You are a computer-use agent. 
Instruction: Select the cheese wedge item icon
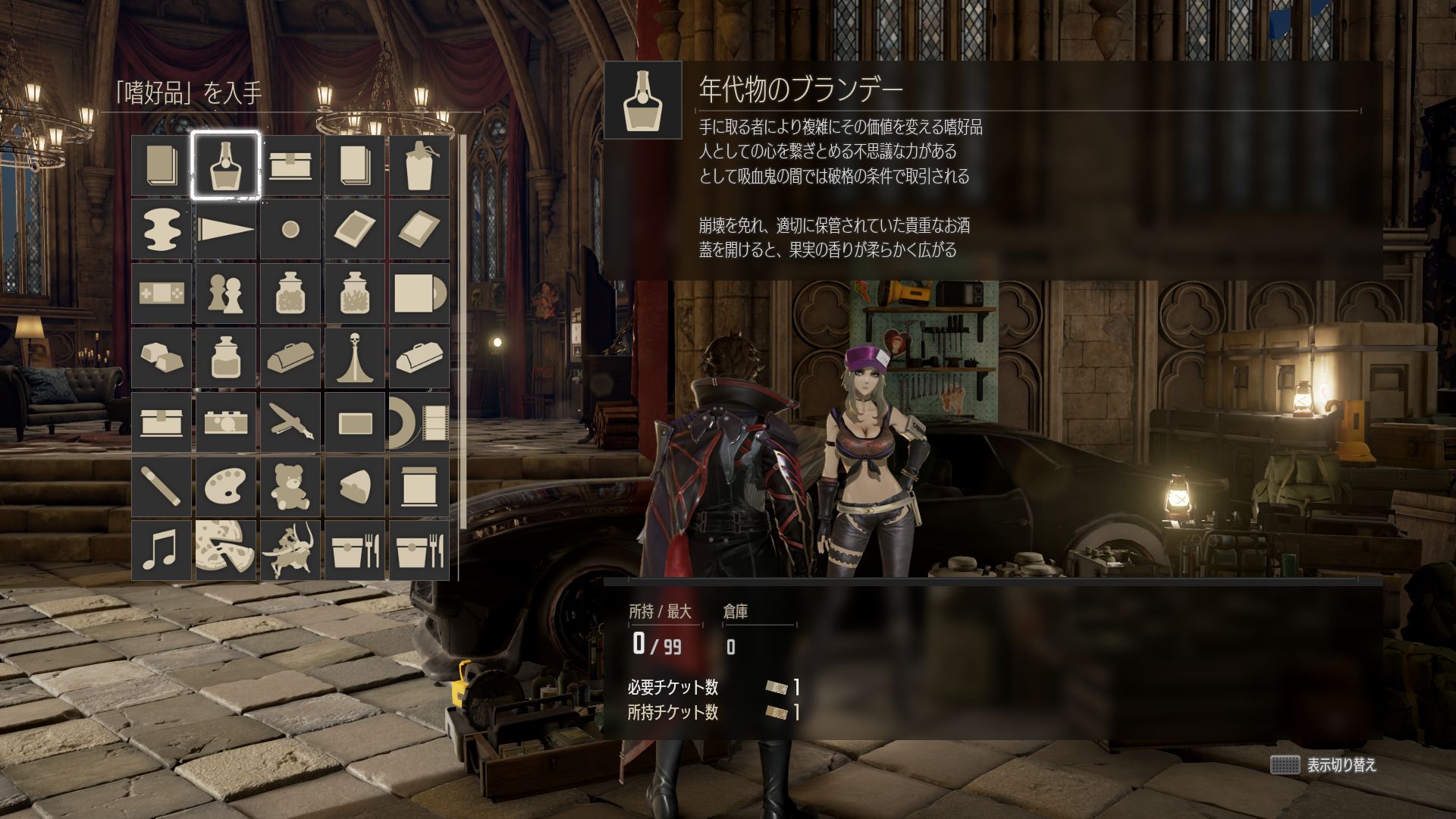coord(355,486)
